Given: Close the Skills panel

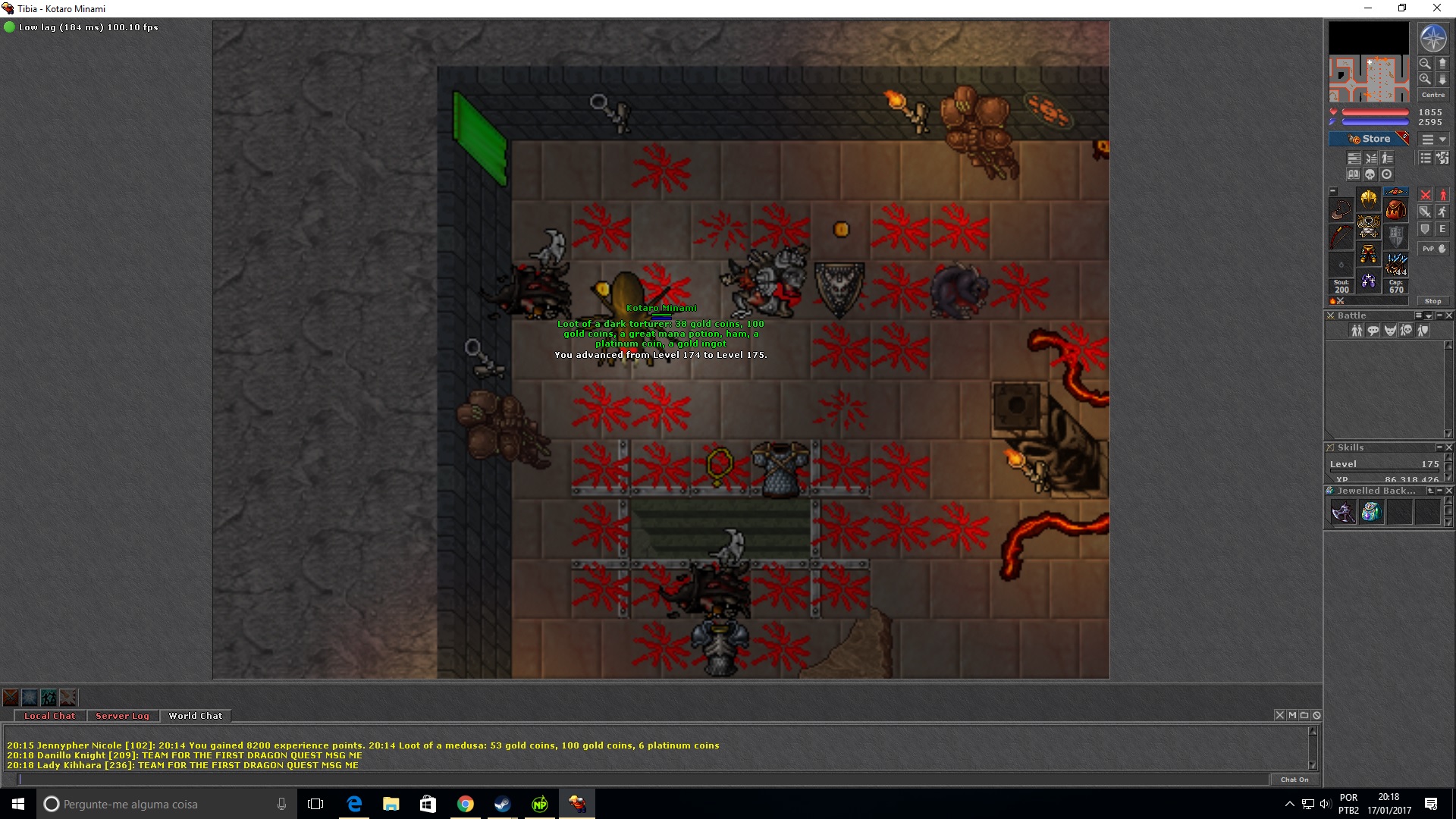Looking at the screenshot, I should click(1449, 447).
